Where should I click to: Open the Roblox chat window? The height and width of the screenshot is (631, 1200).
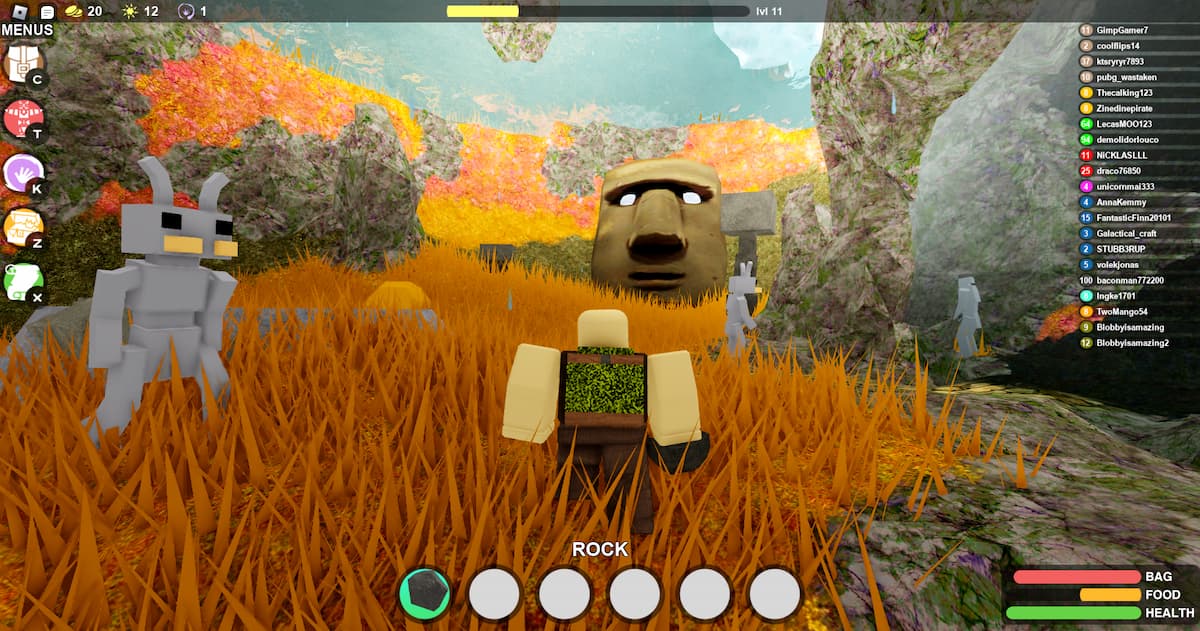coord(47,11)
